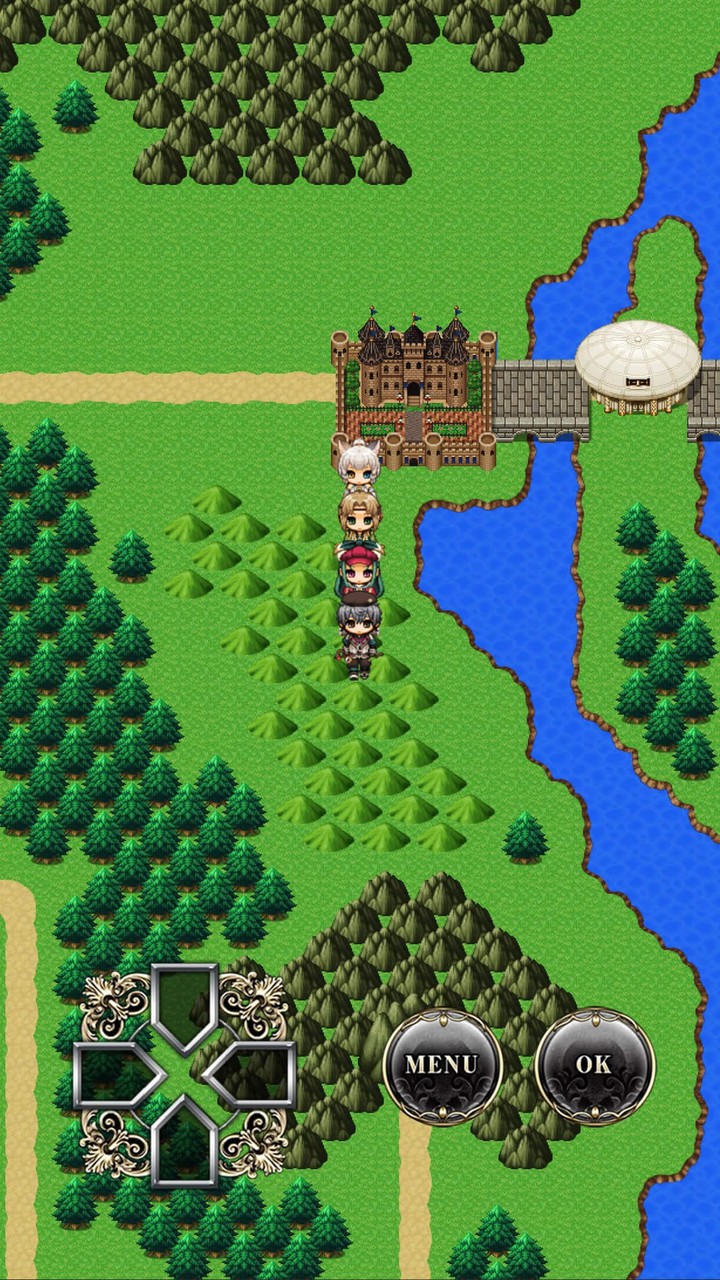Tap the D-pad up arrow
This screenshot has height=1280, width=720.
pos(184,1005)
